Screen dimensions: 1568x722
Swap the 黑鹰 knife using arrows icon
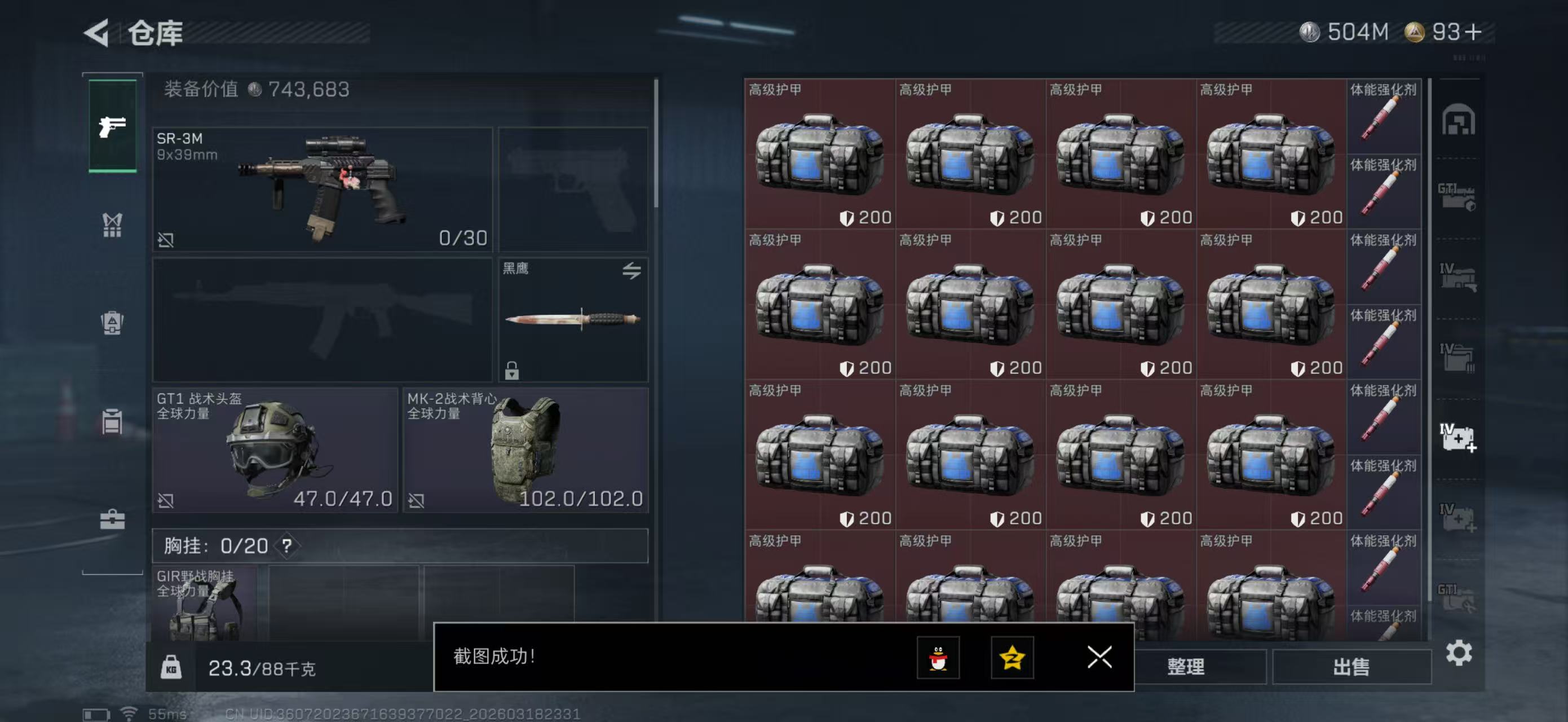point(631,270)
